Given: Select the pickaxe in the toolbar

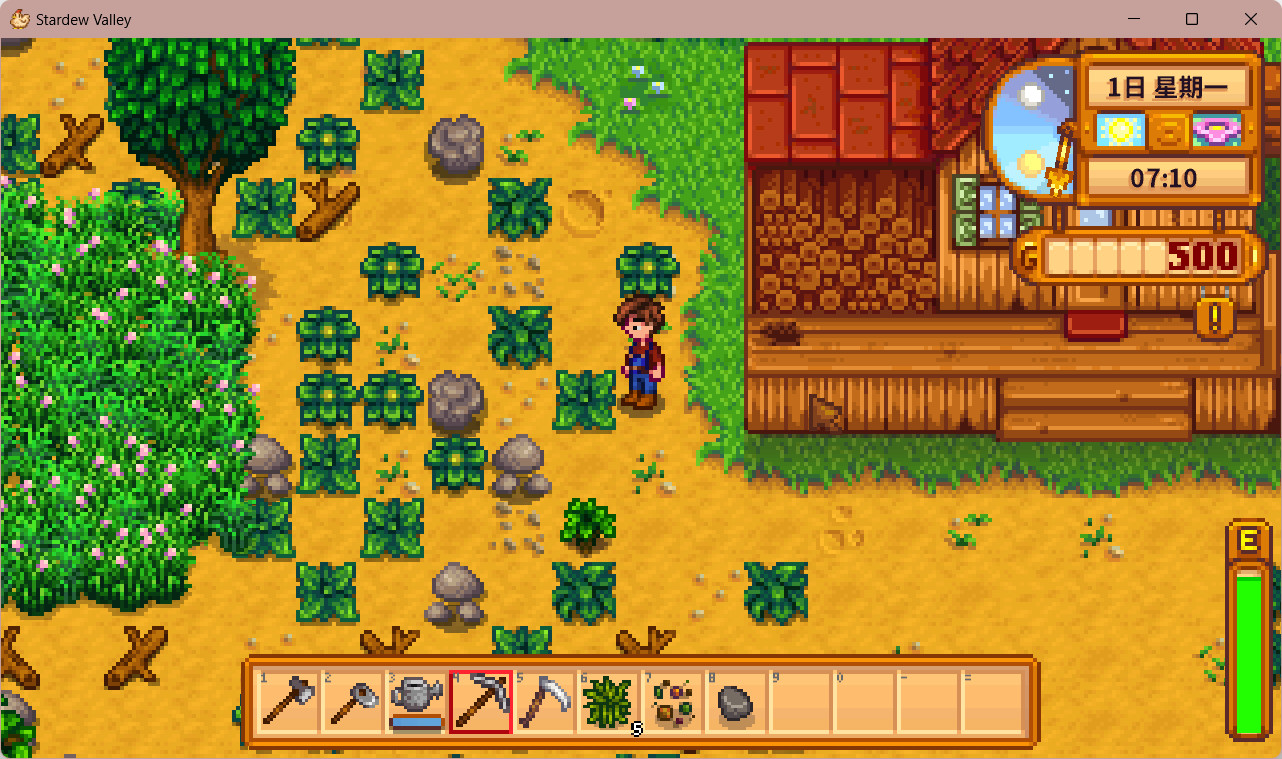Looking at the screenshot, I should click(481, 702).
